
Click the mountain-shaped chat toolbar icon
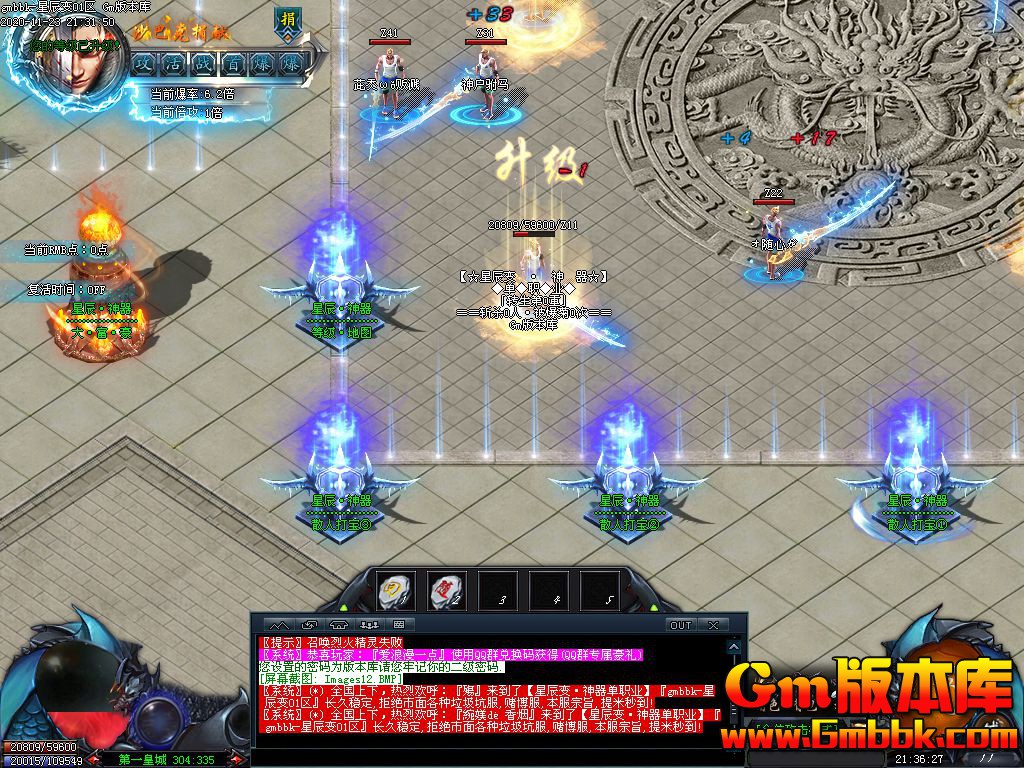277,625
